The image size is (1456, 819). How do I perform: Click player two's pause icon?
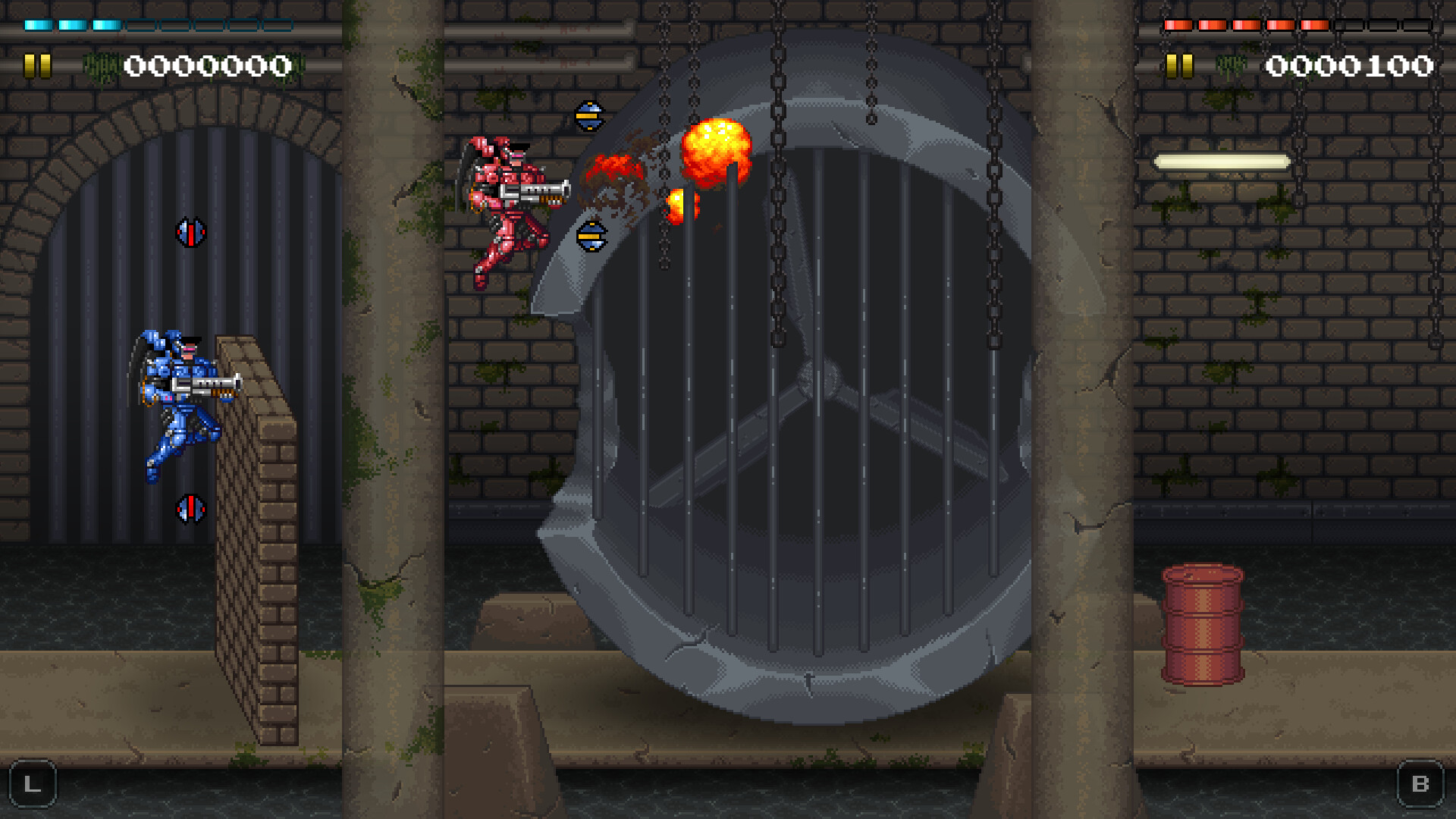pos(1178,65)
